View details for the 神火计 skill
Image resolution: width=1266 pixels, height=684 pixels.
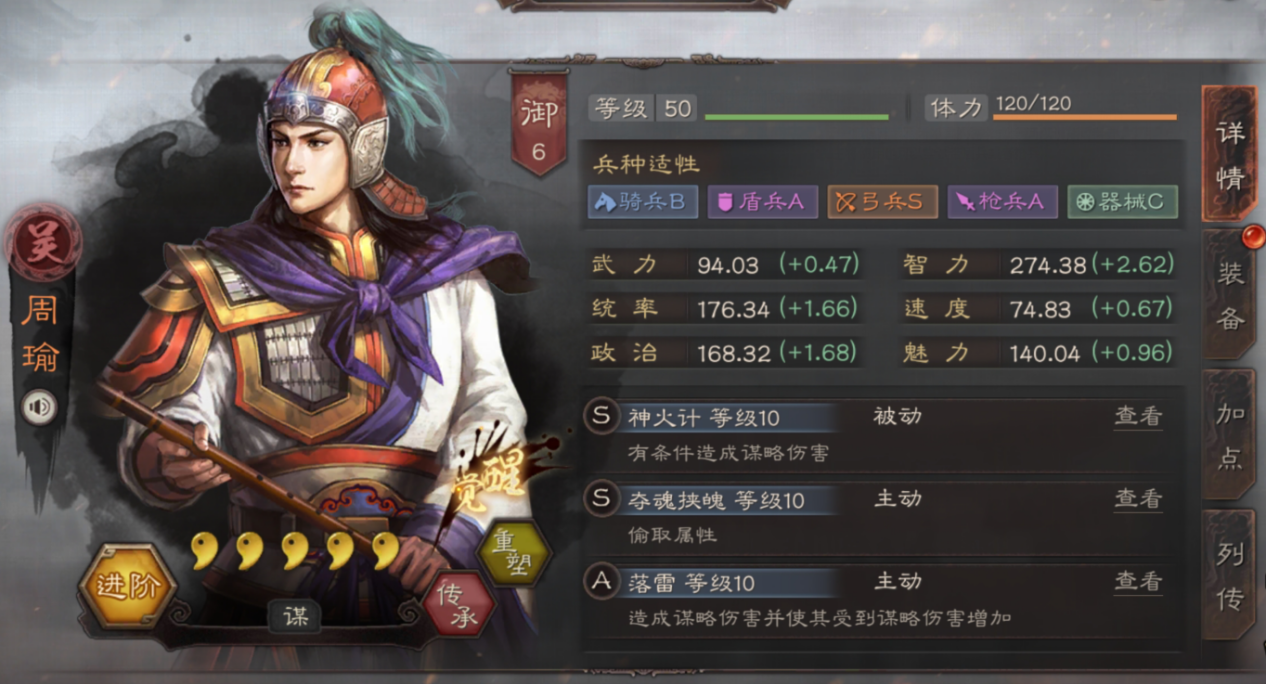point(1138,416)
